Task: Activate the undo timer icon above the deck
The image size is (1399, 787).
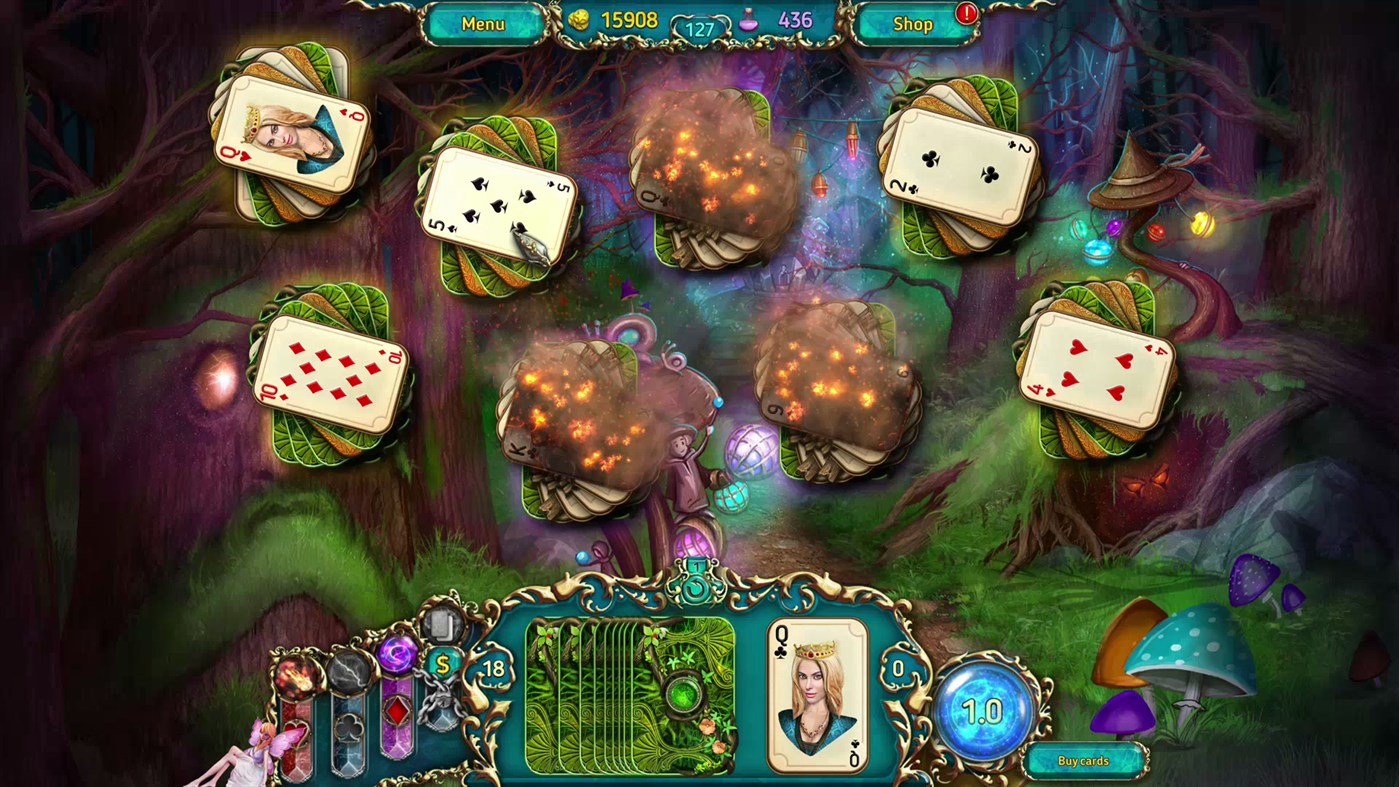Action: 694,590
